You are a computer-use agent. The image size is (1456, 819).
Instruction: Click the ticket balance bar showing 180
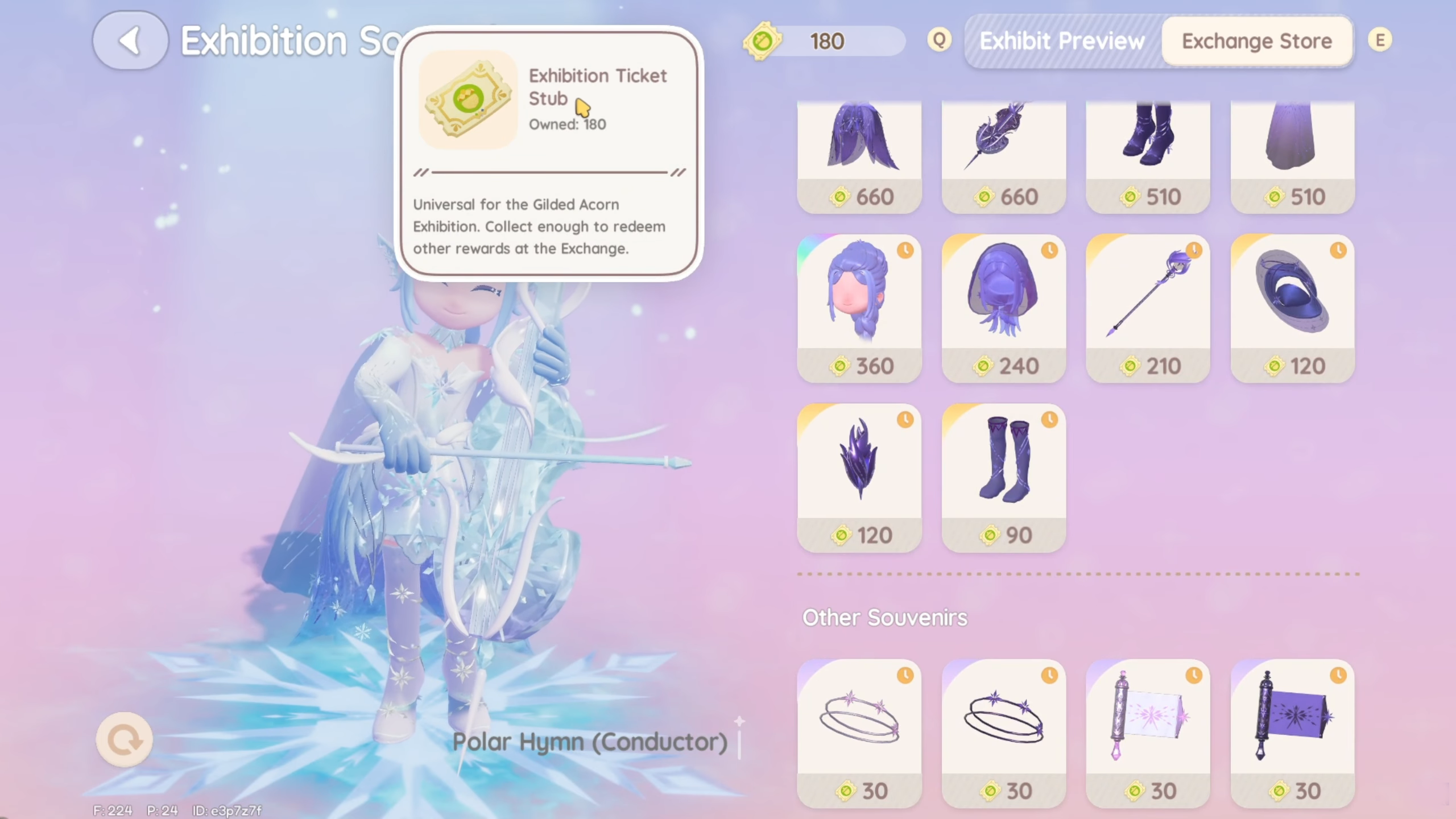point(828,40)
